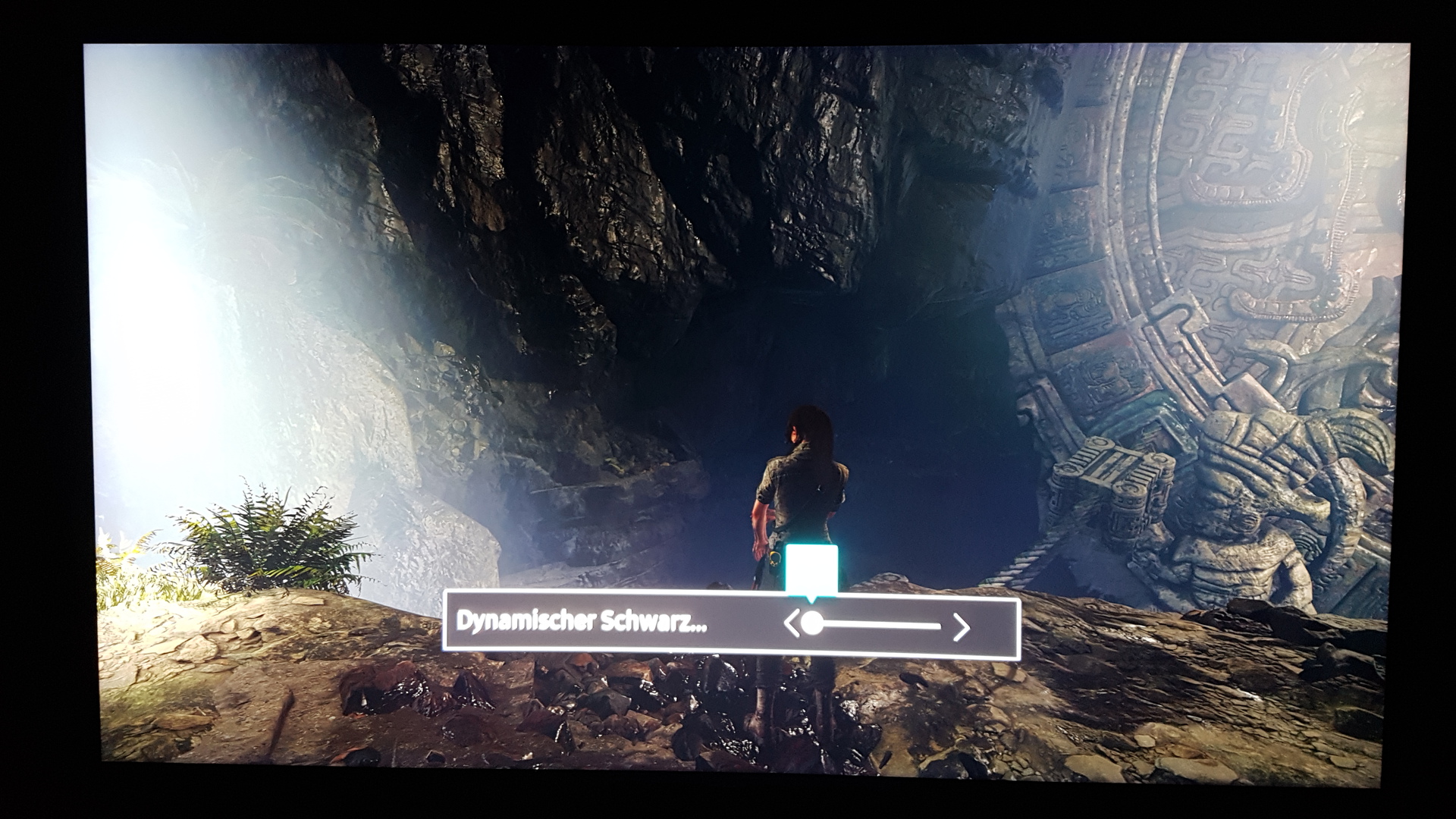Image resolution: width=1456 pixels, height=819 pixels.
Task: Click the left arrow of the slider
Action: point(791,624)
